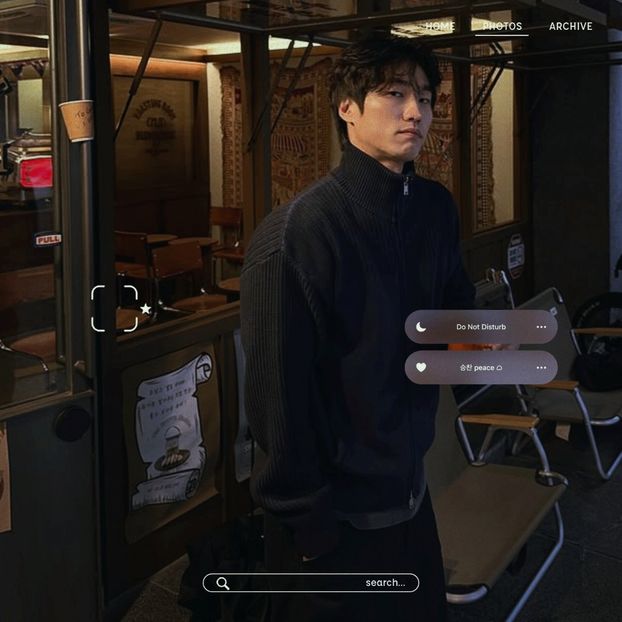The height and width of the screenshot is (622, 622).
Task: Click the magnifying glass search icon
Action: pyautogui.click(x=222, y=583)
